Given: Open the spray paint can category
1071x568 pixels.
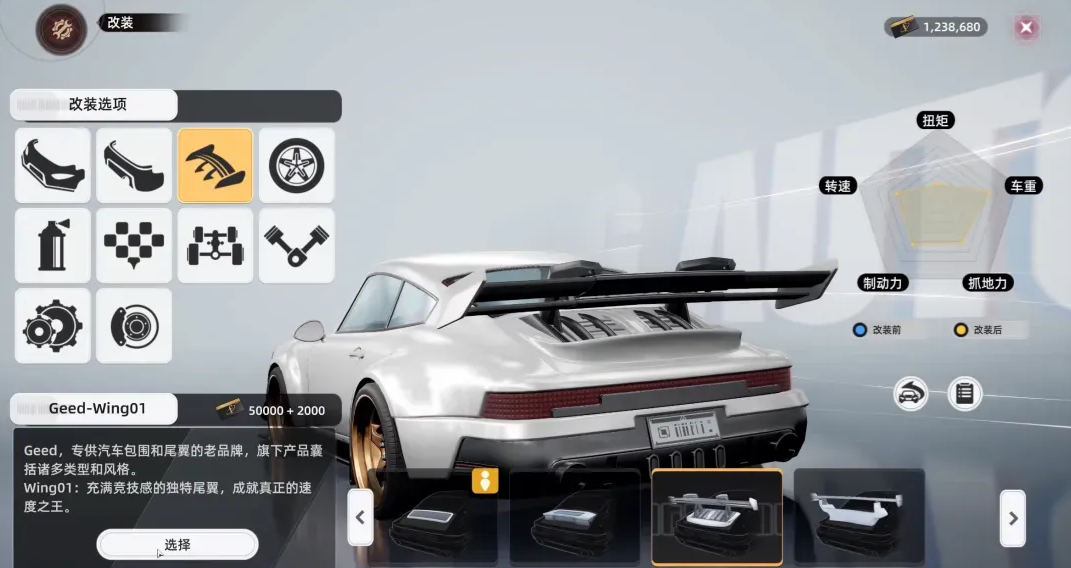Looking at the screenshot, I should click(52, 246).
